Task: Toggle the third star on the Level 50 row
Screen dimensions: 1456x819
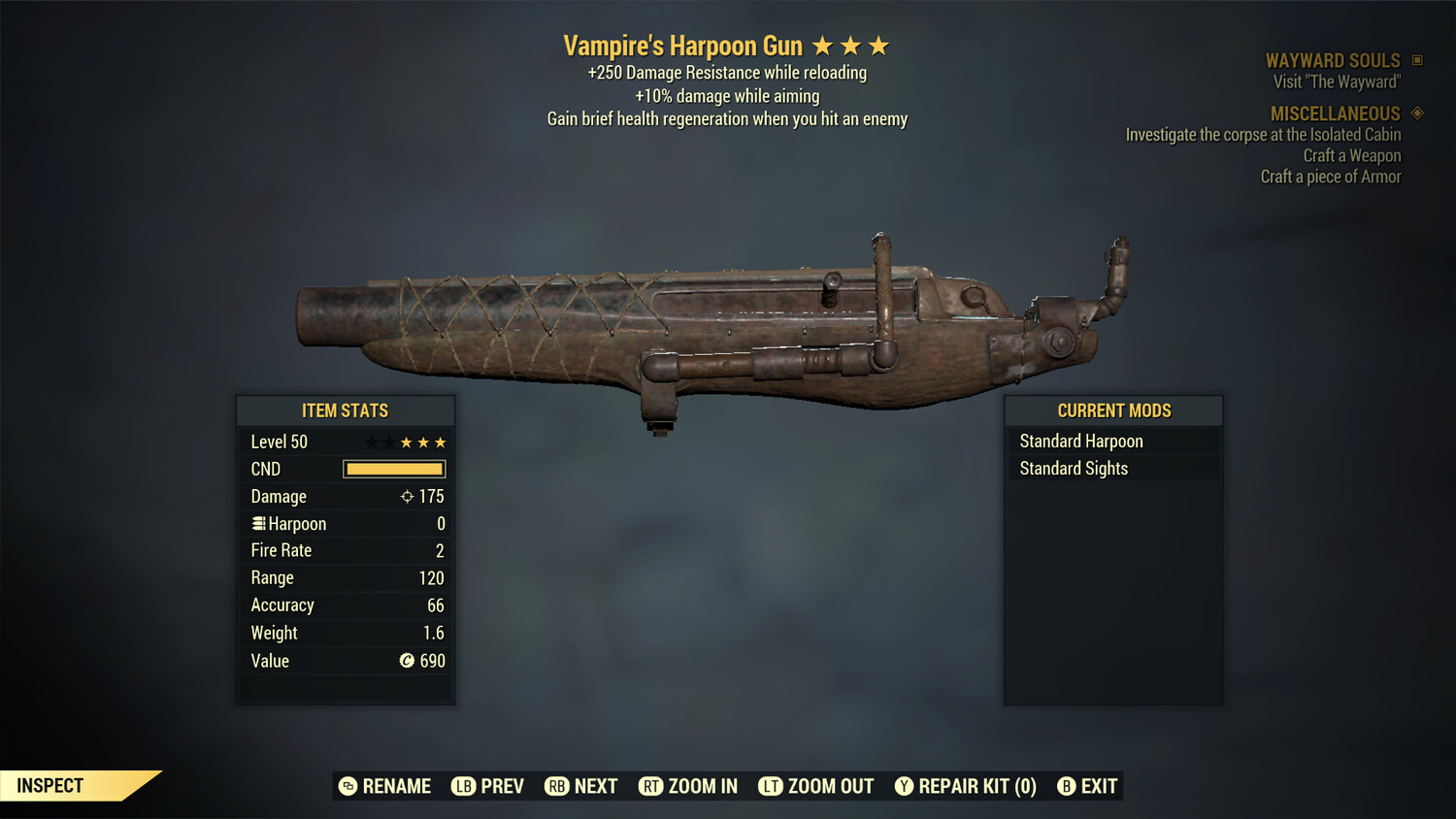Action: click(x=405, y=442)
